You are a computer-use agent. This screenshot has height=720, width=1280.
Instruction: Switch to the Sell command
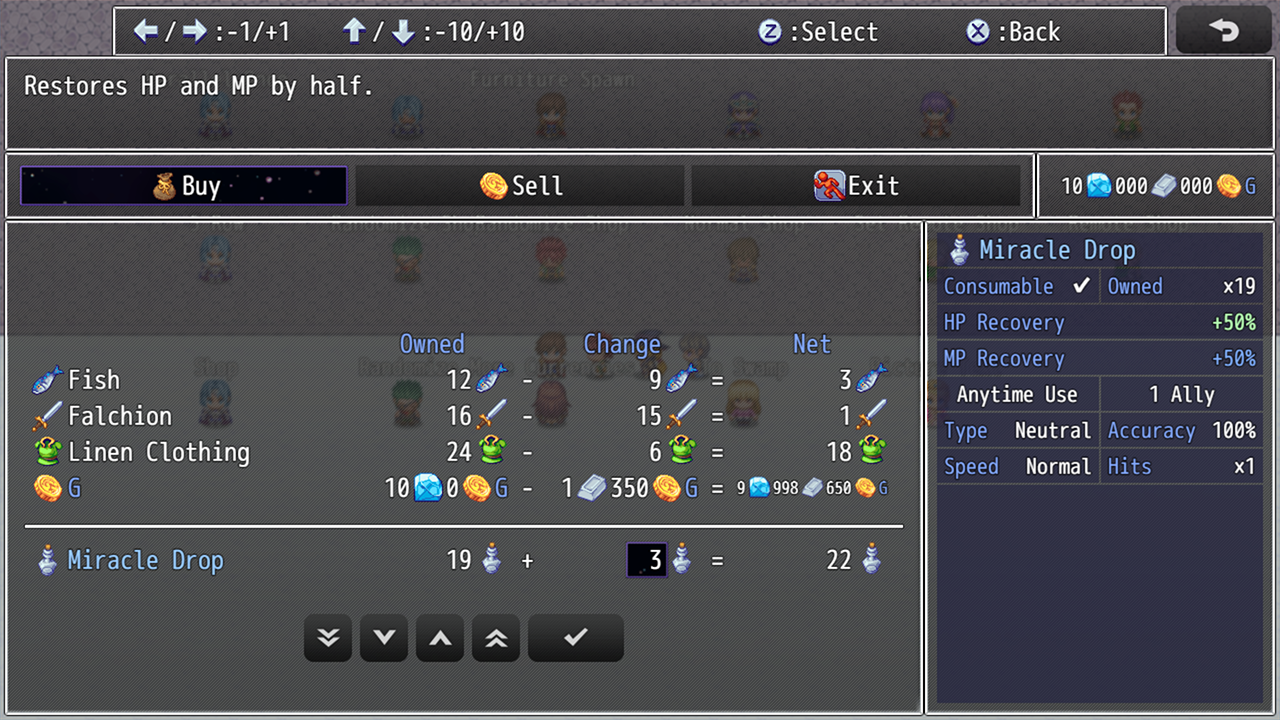click(x=520, y=186)
